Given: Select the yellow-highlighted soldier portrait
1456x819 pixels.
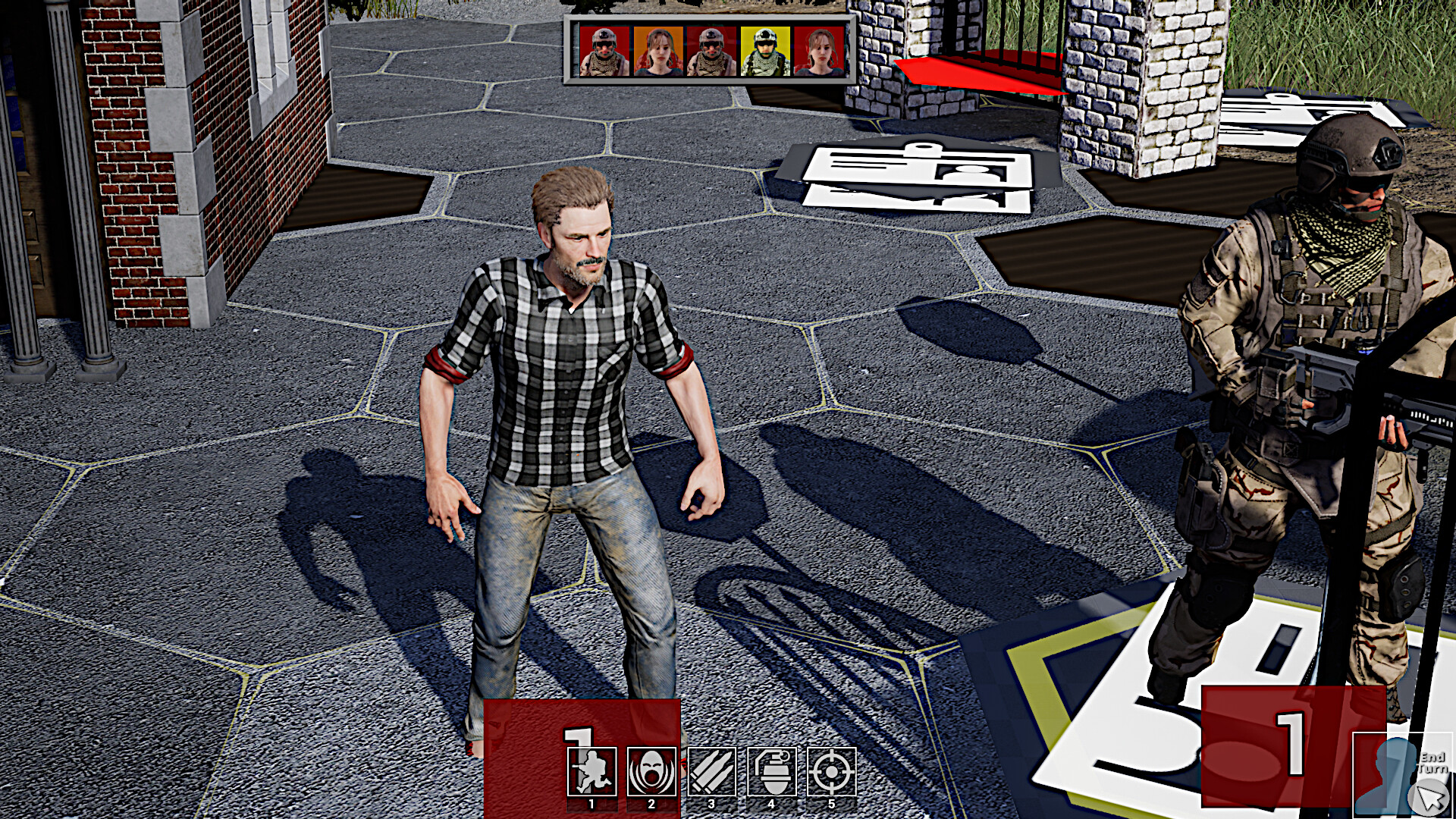Looking at the screenshot, I should pyautogui.click(x=764, y=49).
